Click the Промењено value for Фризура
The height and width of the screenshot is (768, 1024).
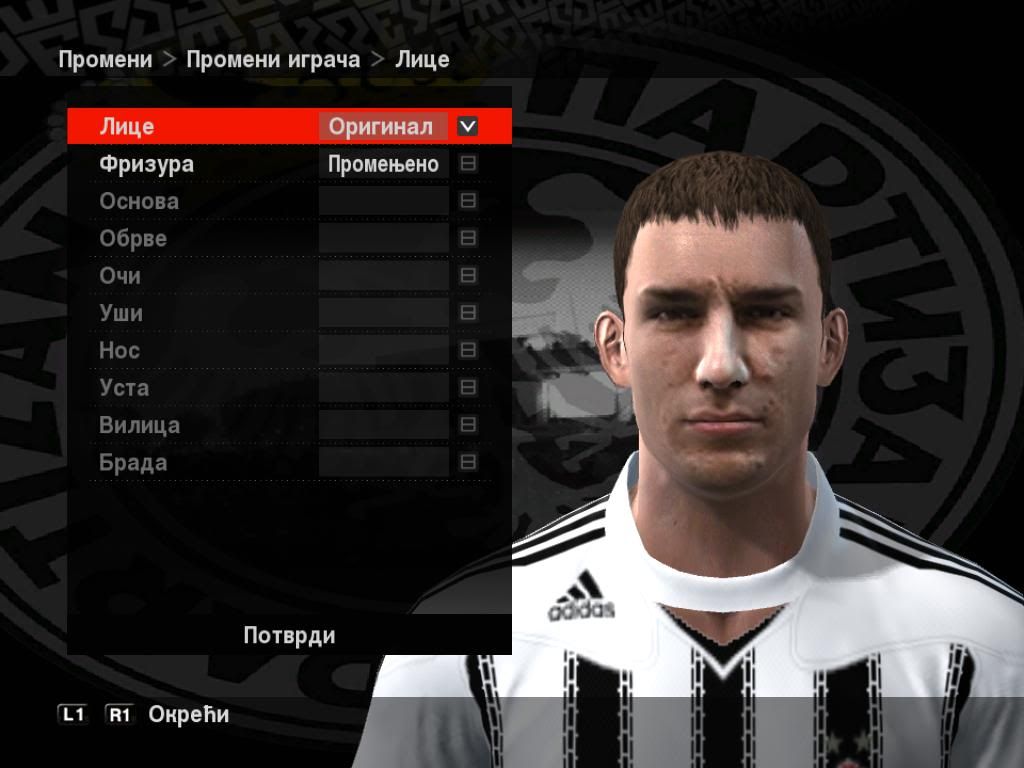[383, 164]
